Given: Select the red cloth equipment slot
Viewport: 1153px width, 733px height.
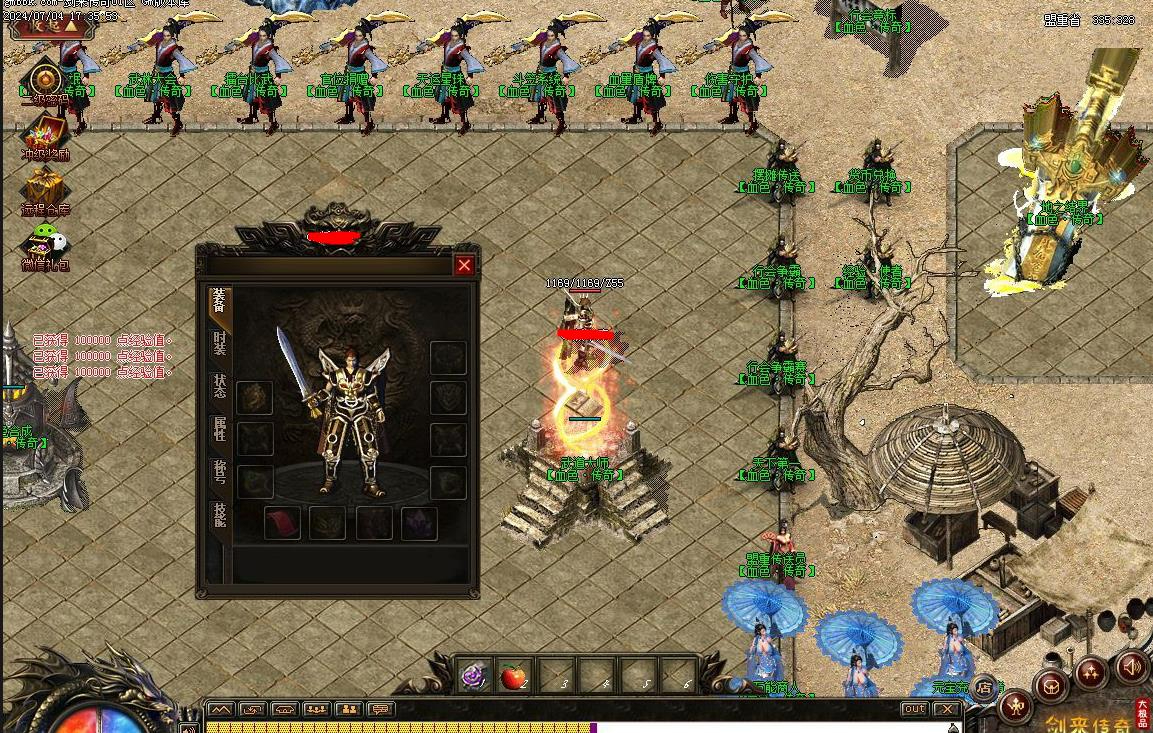Looking at the screenshot, I should 283,523.
